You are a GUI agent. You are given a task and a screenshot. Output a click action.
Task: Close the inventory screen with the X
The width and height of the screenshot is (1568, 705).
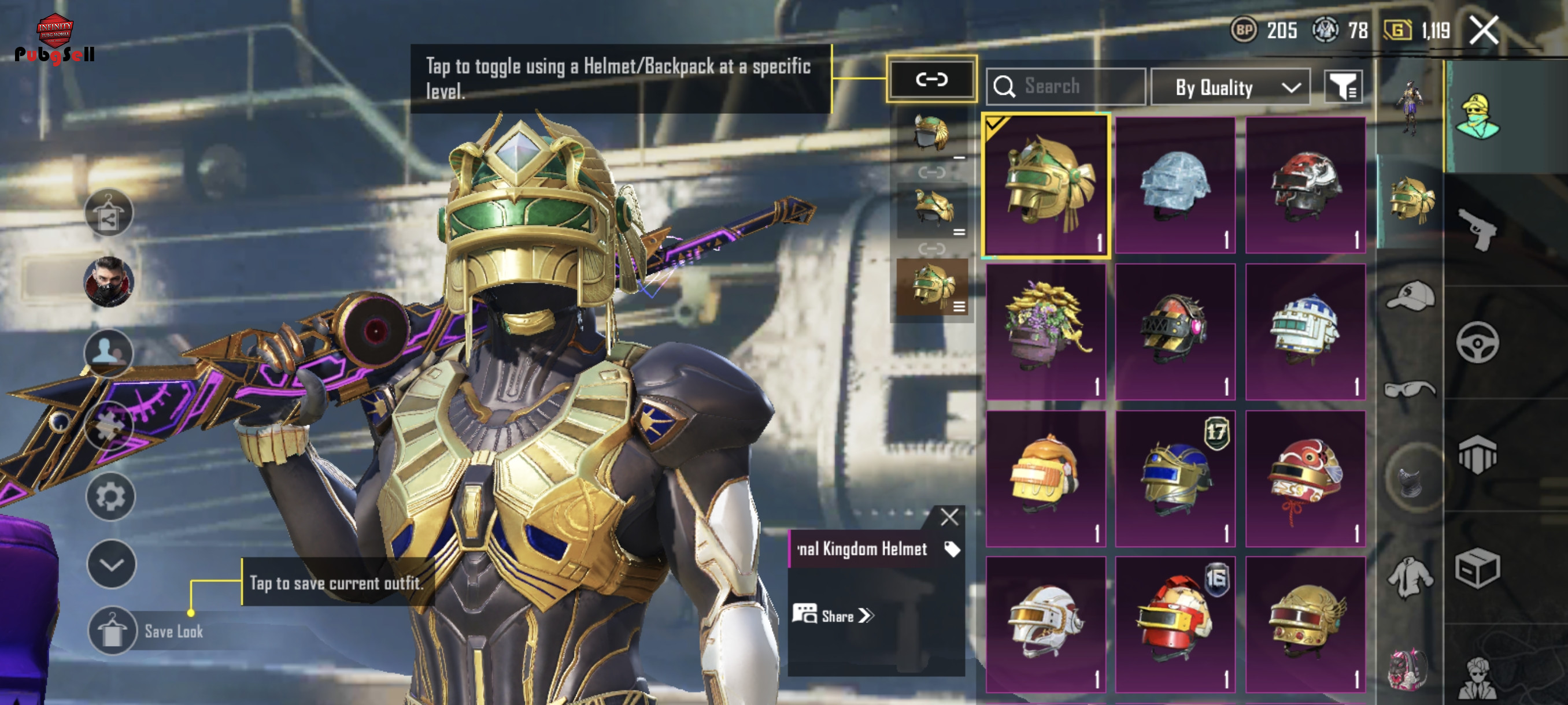[x=1484, y=31]
